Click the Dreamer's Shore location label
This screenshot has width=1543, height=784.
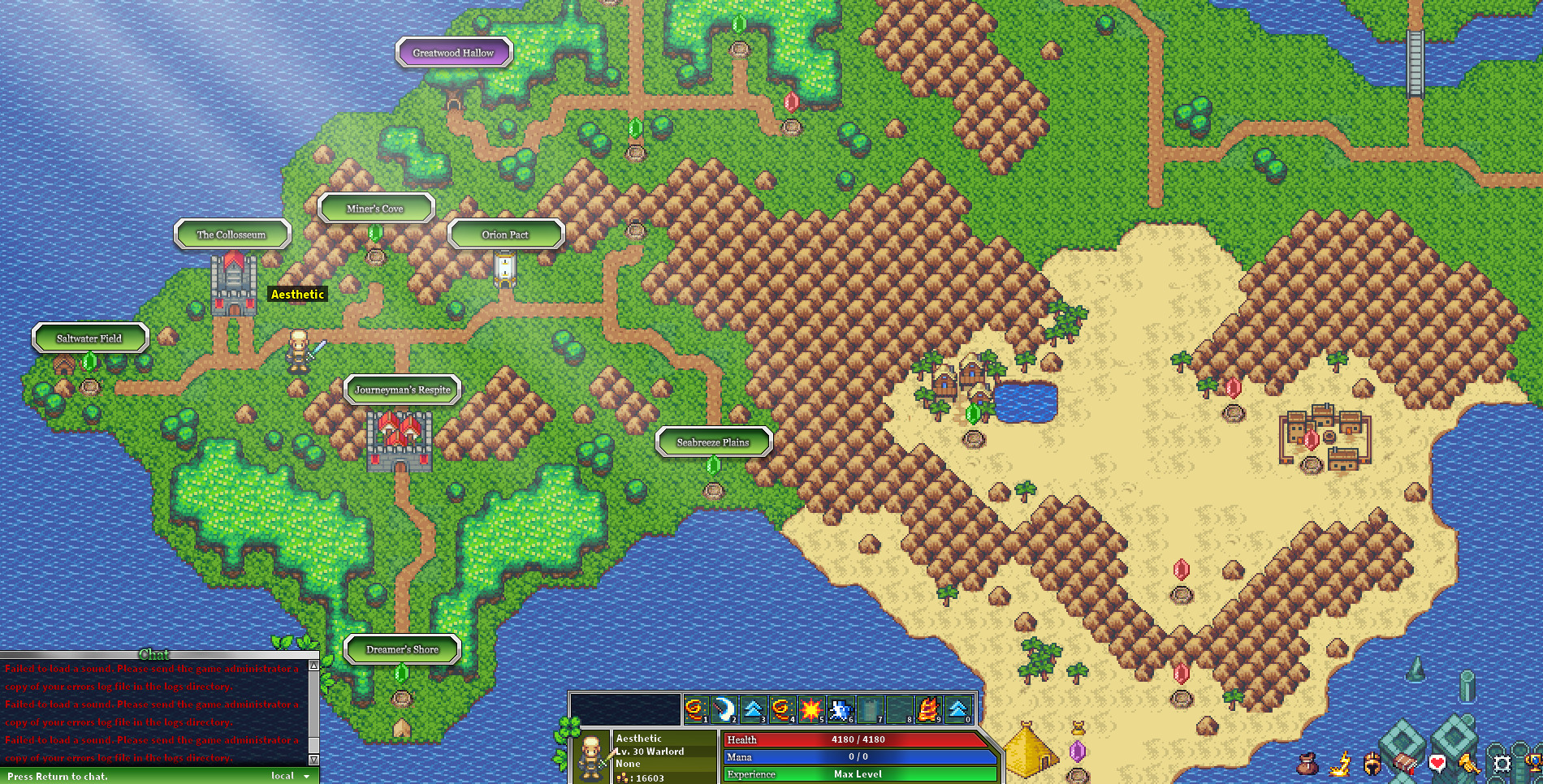pyautogui.click(x=403, y=649)
